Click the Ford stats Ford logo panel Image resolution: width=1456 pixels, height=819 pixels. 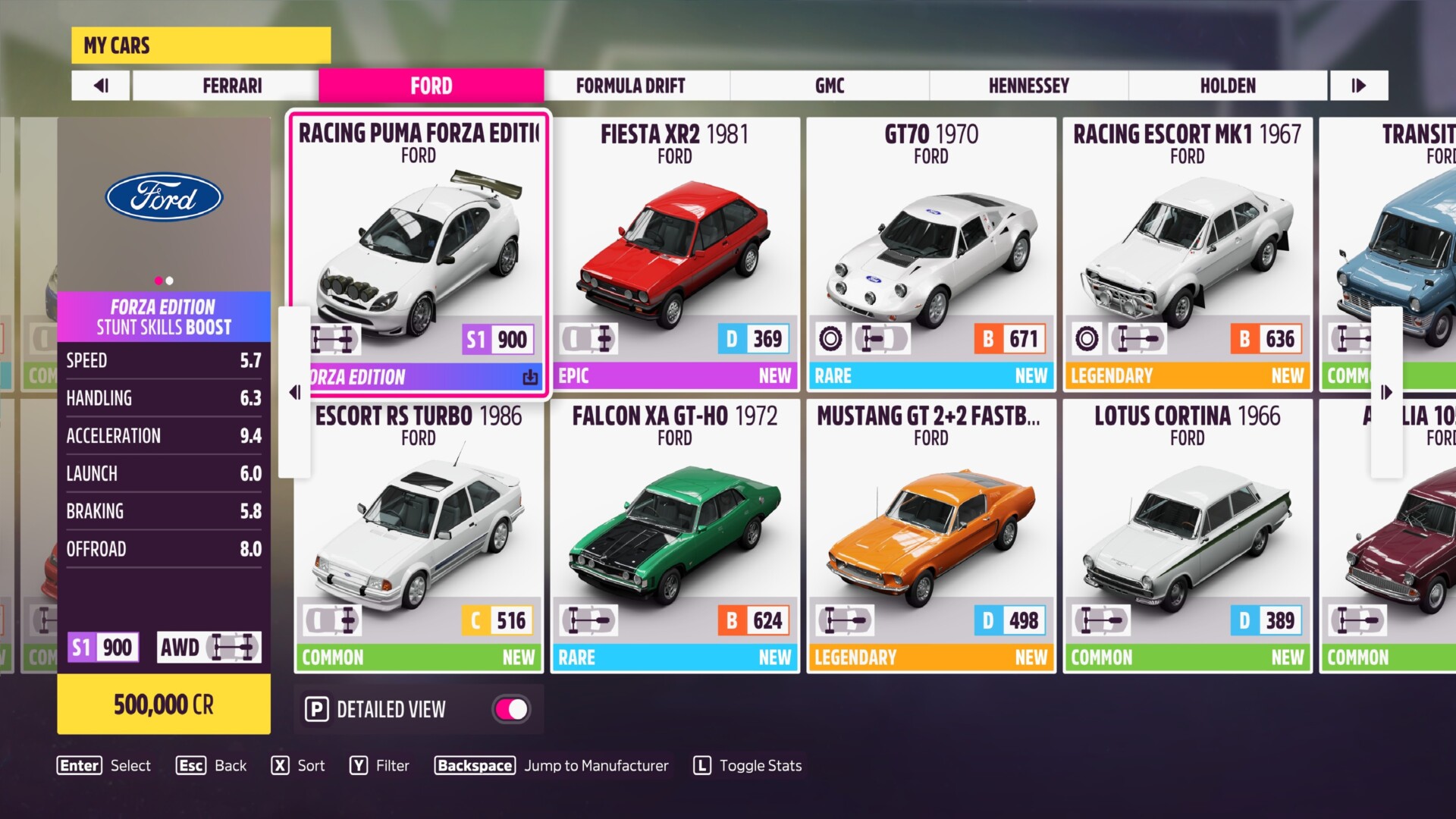[164, 199]
